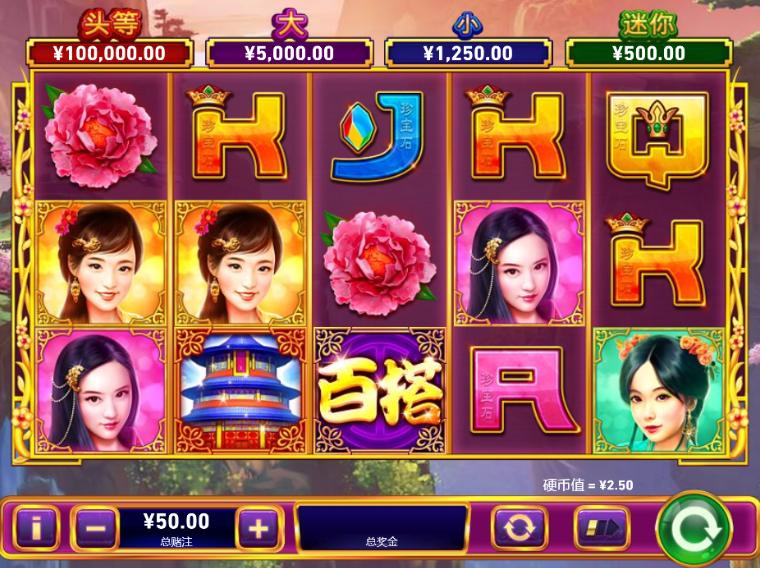Toggle the turbo mode button

click(601, 527)
